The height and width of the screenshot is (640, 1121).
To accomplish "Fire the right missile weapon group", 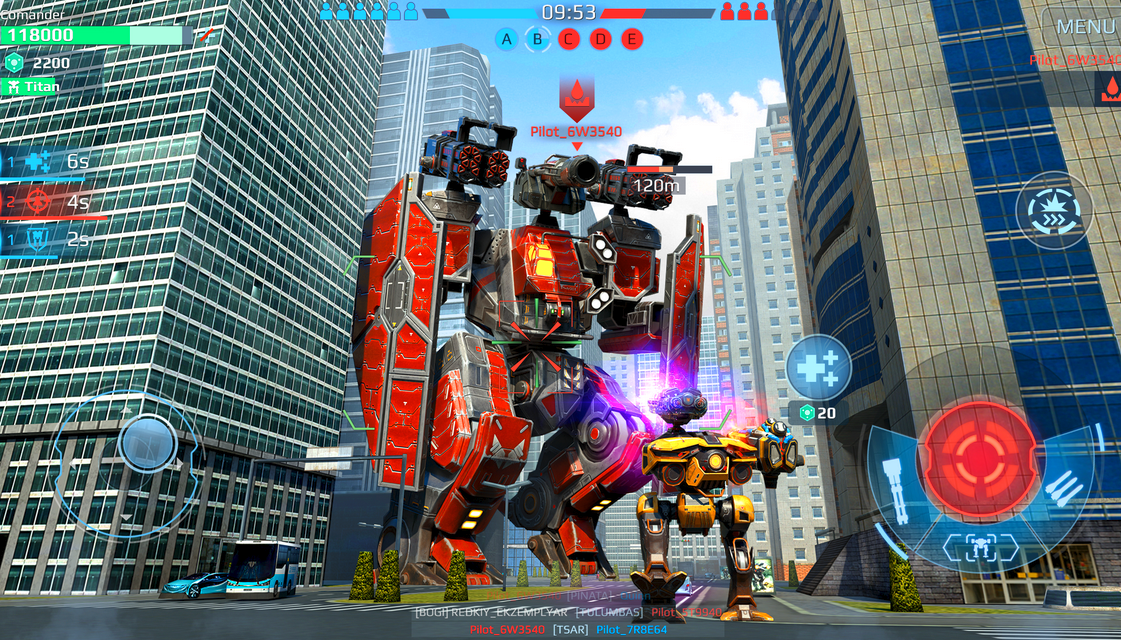I will click(1064, 490).
